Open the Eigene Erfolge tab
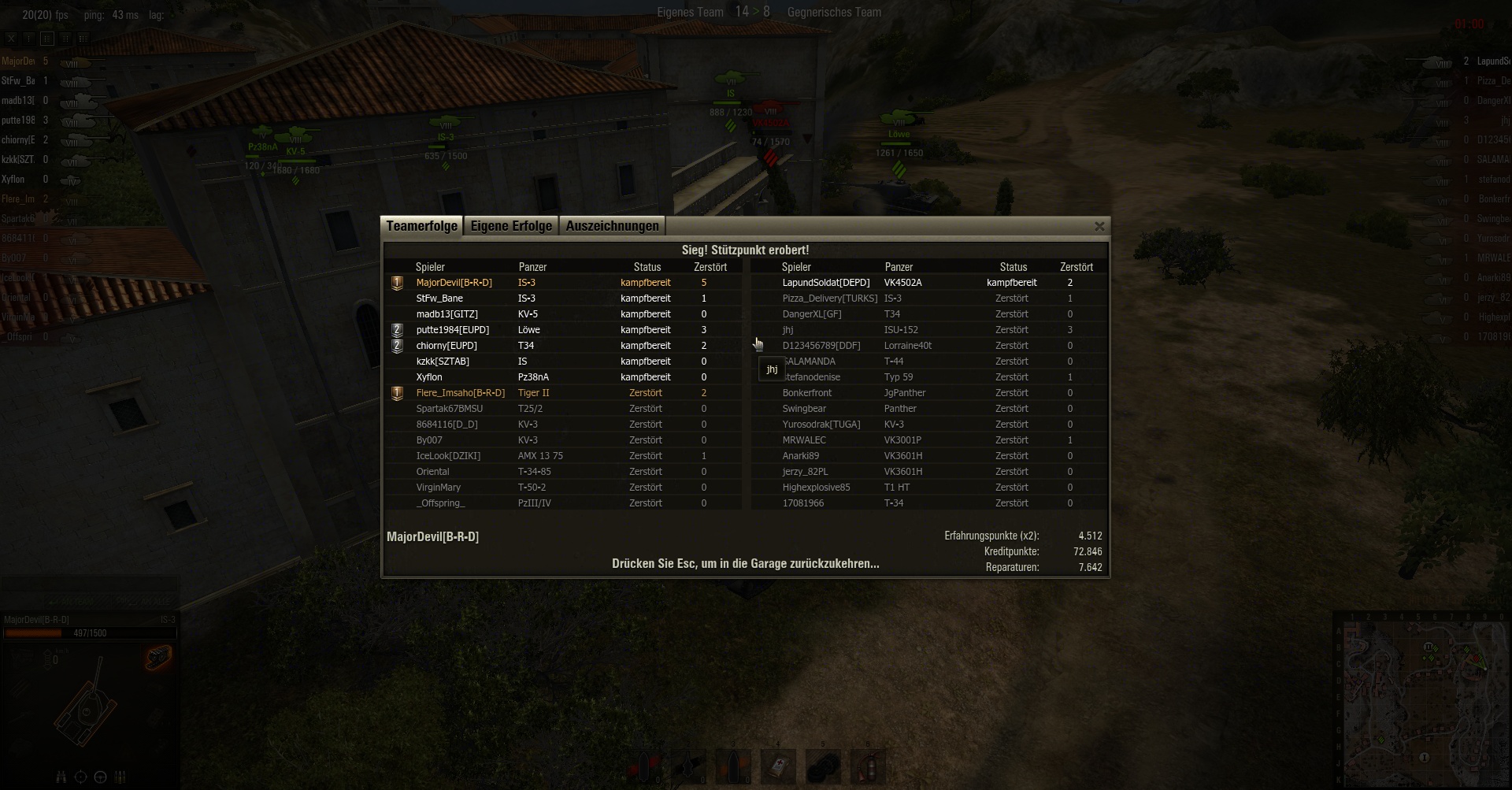The height and width of the screenshot is (790, 1512). (511, 226)
